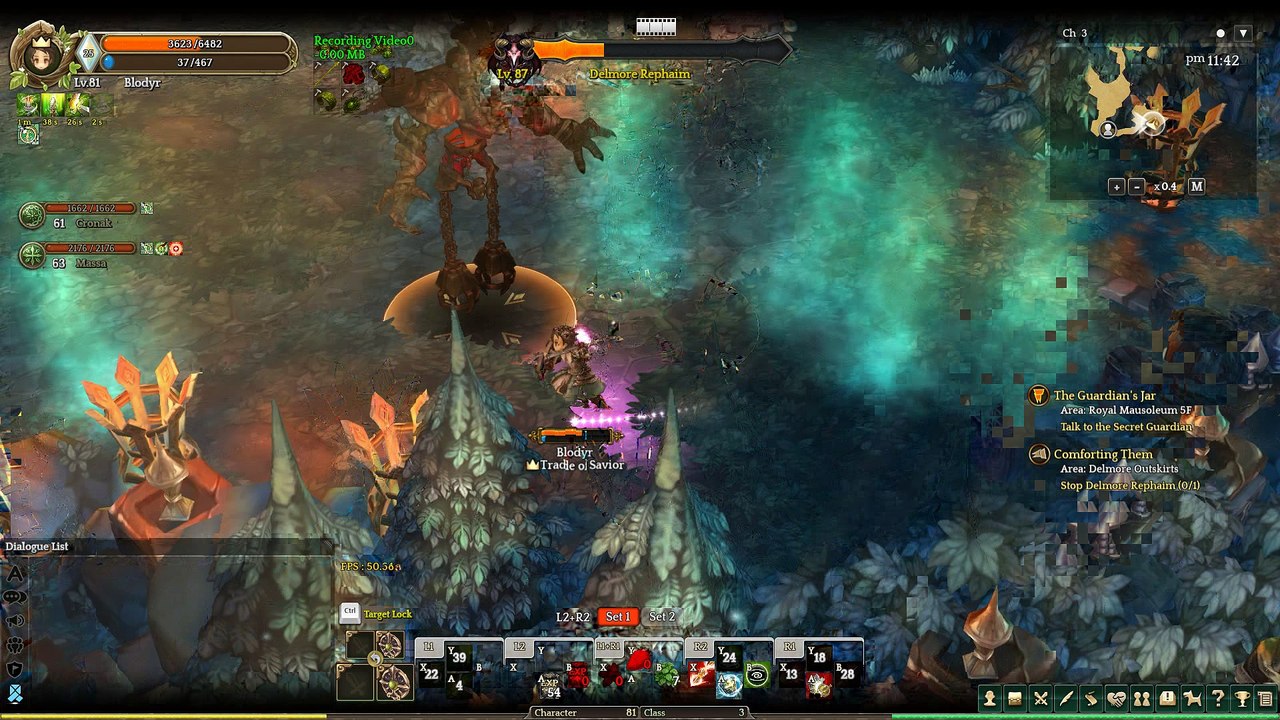Select the Comforting Them quest entry

click(x=1103, y=455)
